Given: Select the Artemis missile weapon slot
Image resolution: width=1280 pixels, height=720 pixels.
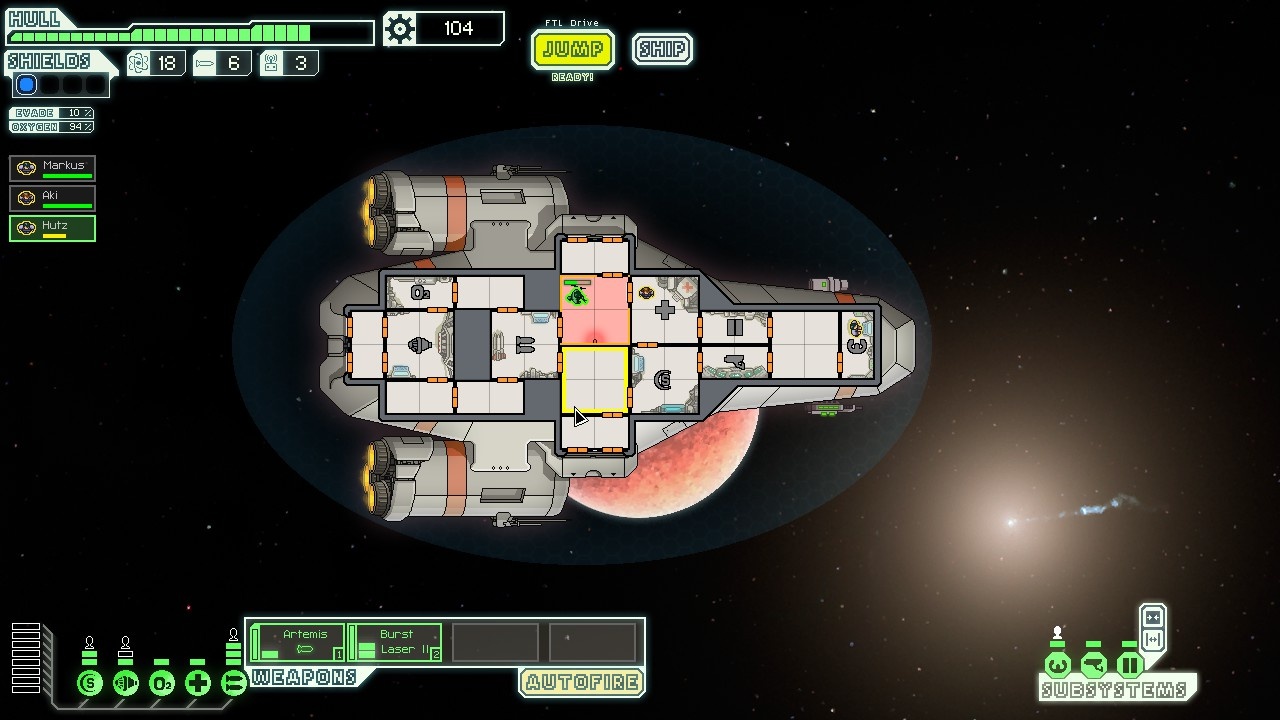Looking at the screenshot, I should point(298,642).
